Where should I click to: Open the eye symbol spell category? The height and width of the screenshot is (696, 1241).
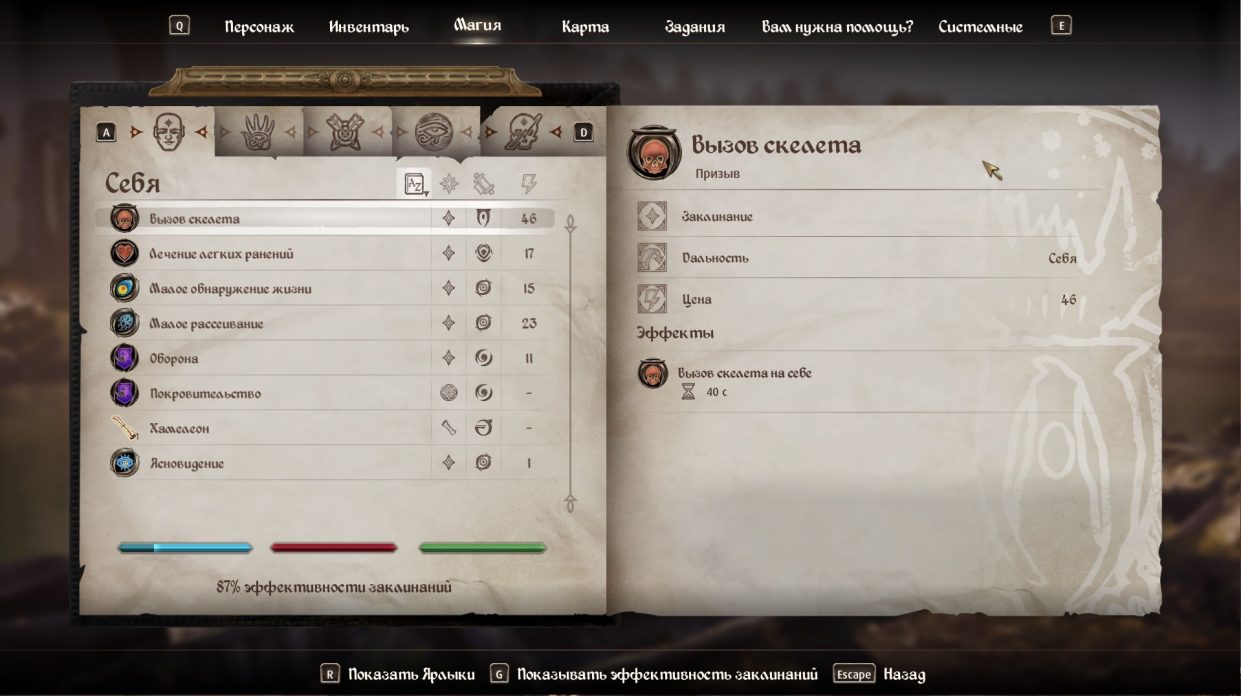tap(434, 132)
